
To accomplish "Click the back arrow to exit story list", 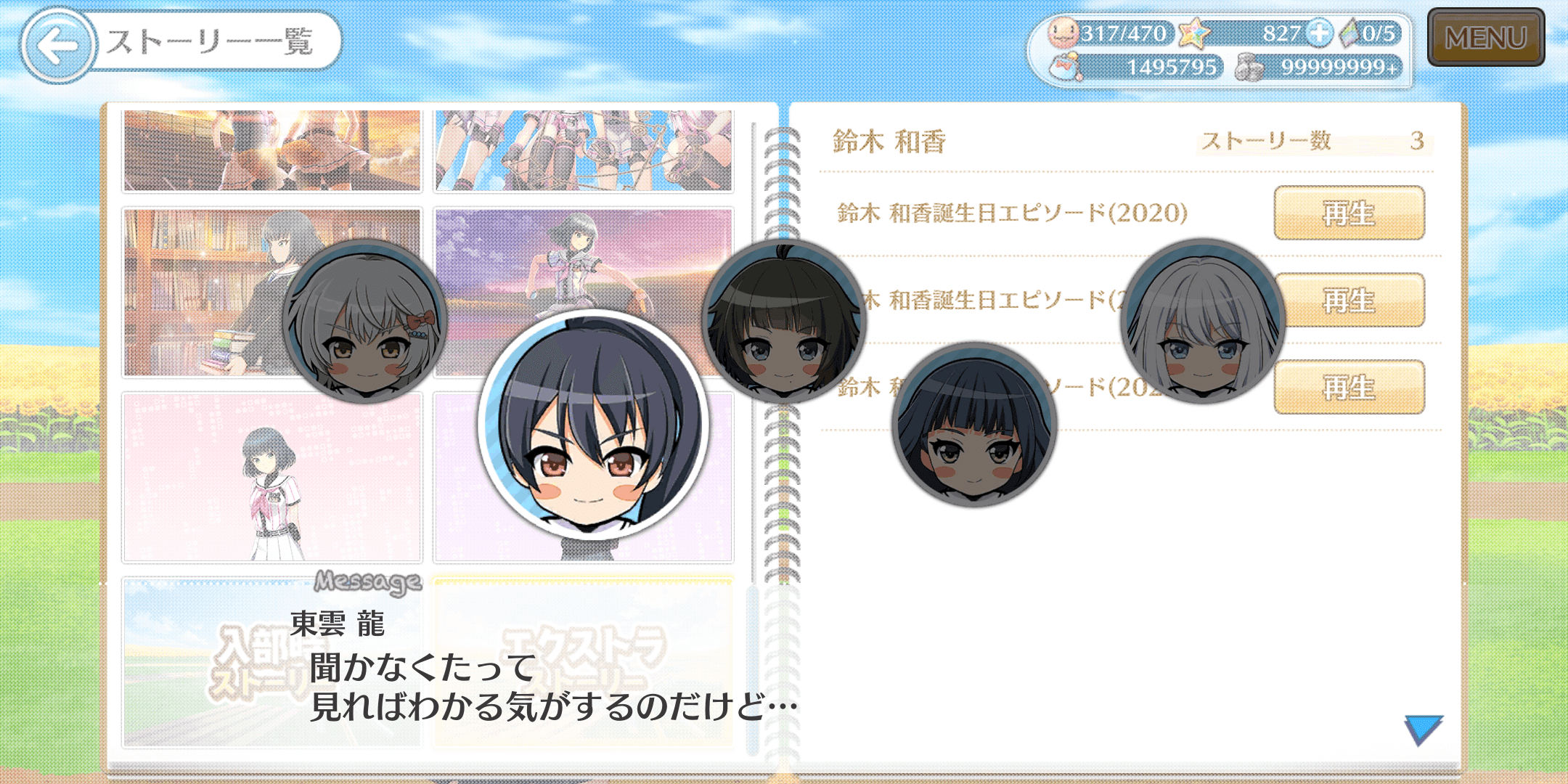I will click(x=57, y=44).
